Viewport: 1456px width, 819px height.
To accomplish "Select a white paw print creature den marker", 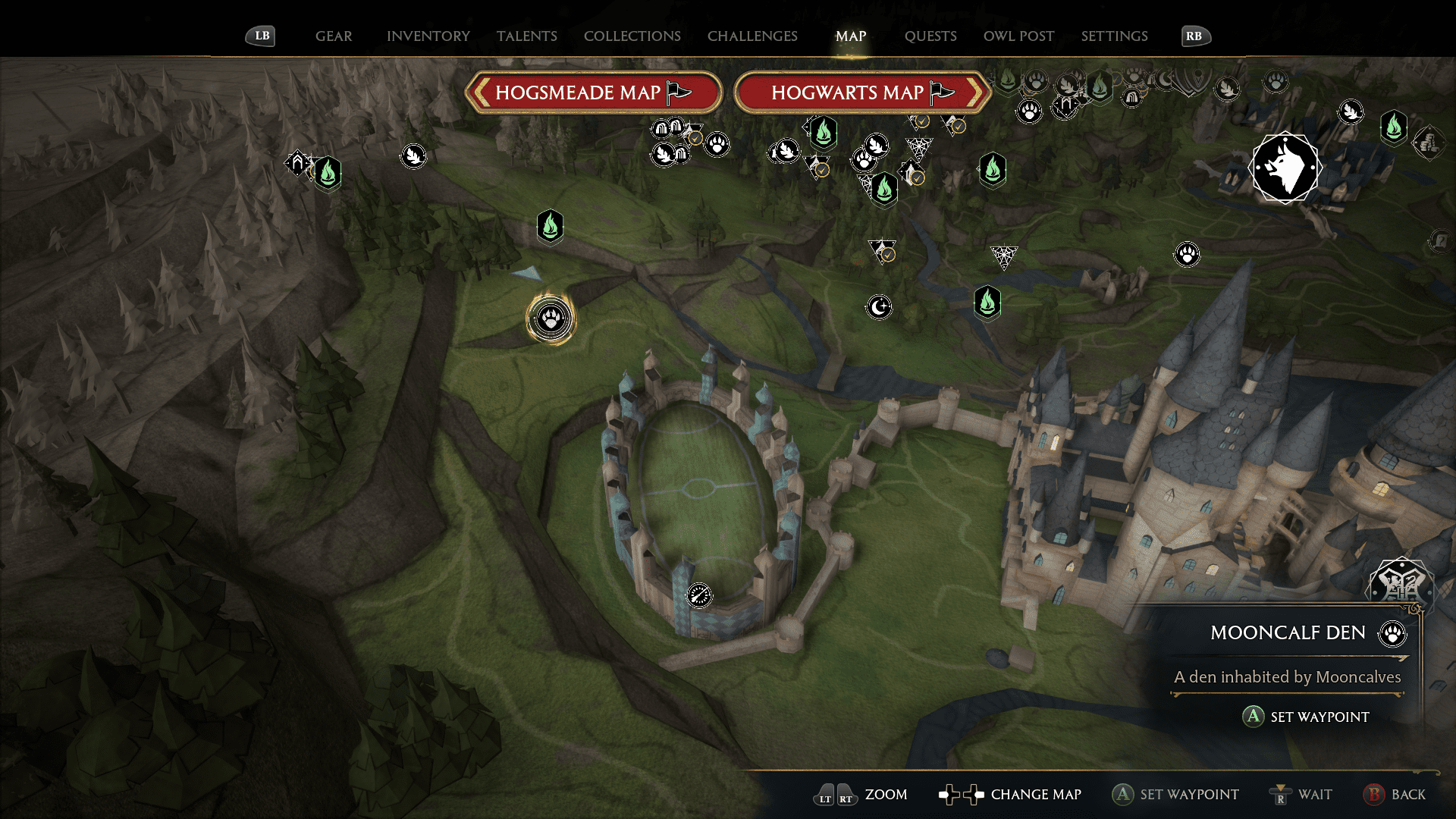I will (x=1186, y=256).
